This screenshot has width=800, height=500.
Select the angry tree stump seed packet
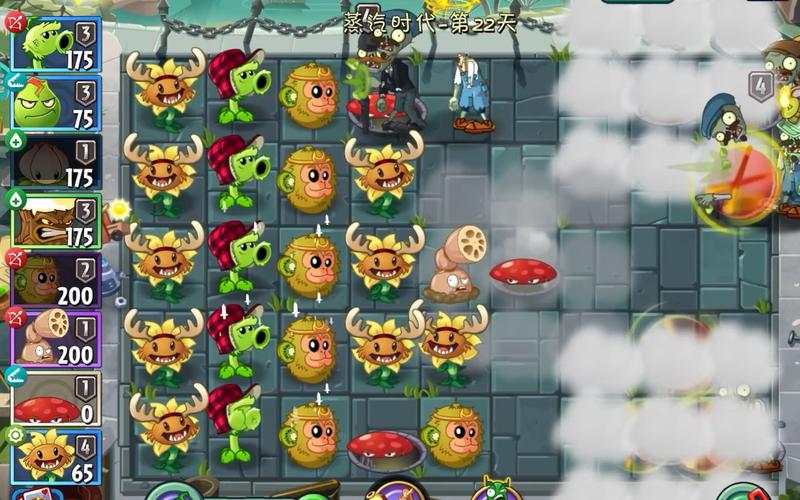55,220
